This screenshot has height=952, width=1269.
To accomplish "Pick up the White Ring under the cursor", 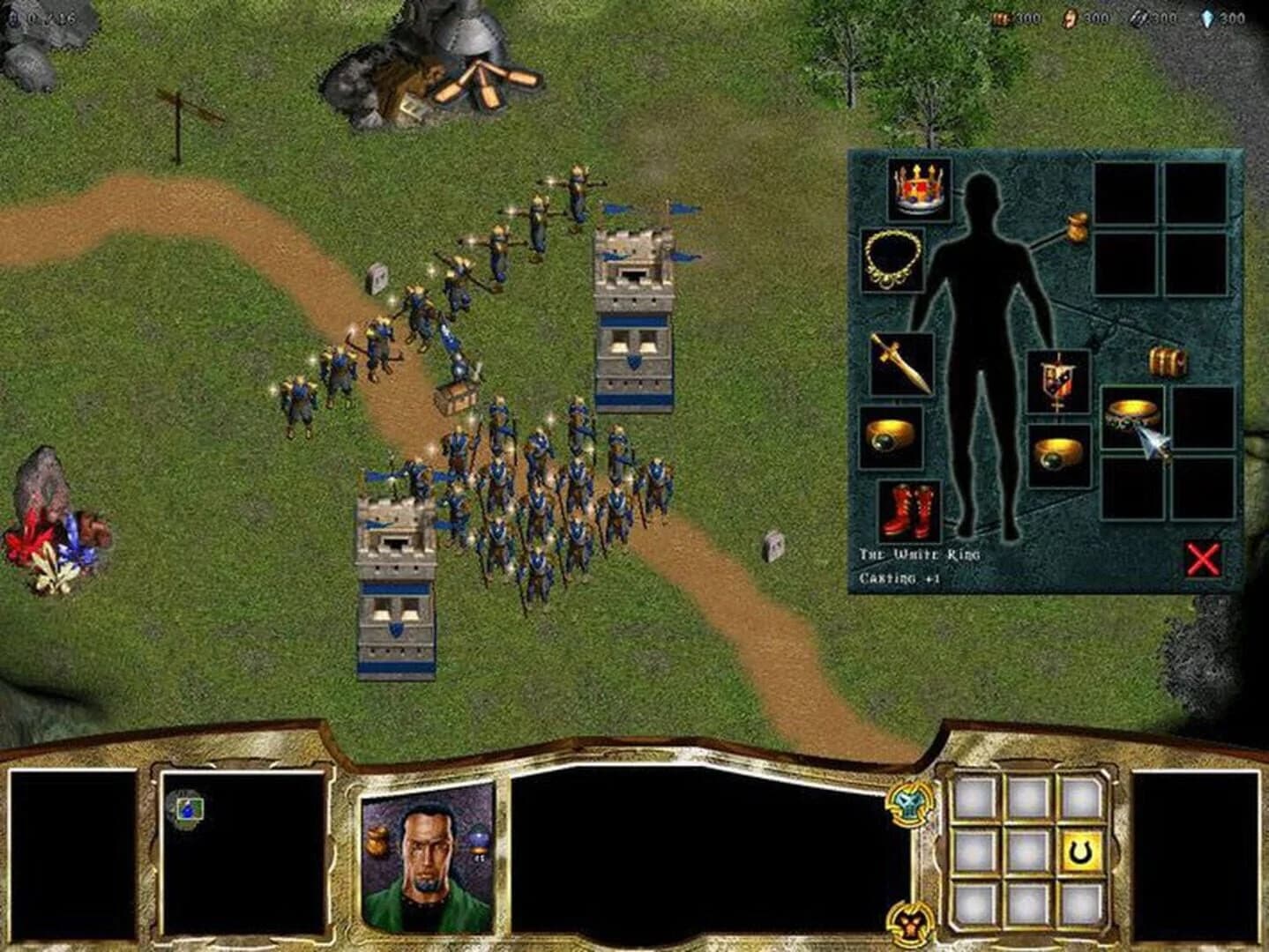I will click(x=1133, y=414).
